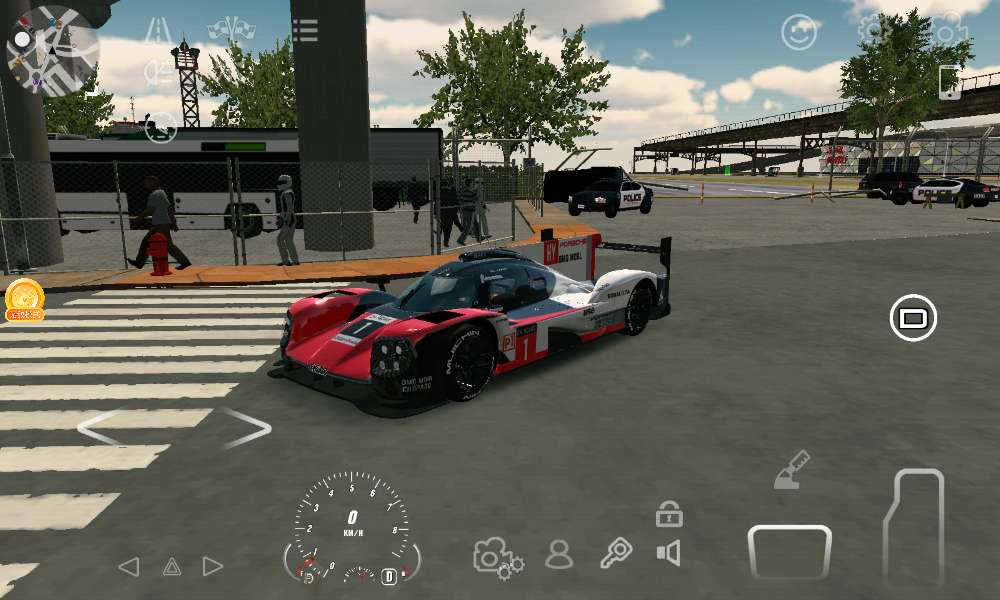Viewport: 1000px width, 600px height.
Task: Tap the road icon at top
Action: pyautogui.click(x=157, y=30)
